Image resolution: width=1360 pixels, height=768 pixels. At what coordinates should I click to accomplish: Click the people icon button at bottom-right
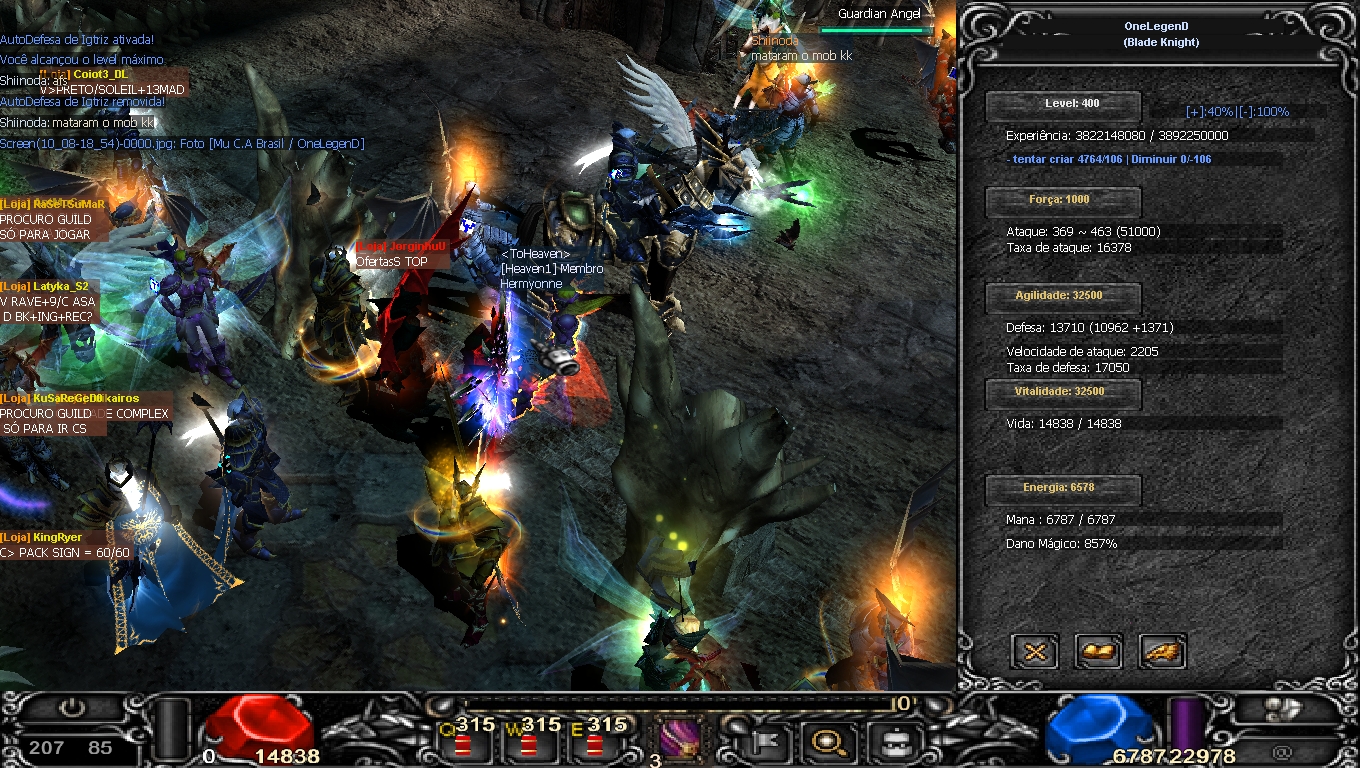point(1285,709)
